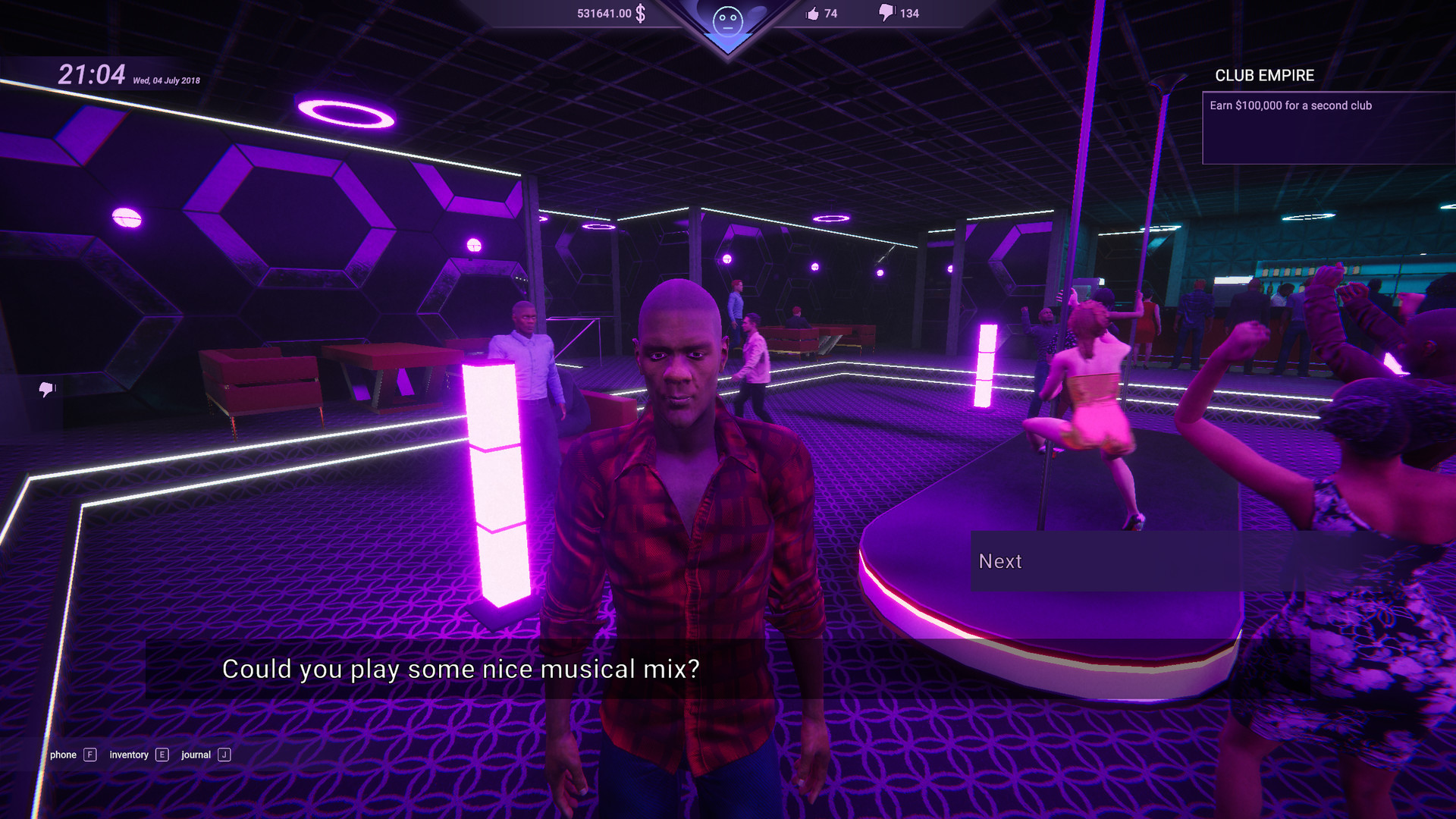The width and height of the screenshot is (1456, 819).
Task: Click the thumbs down dislikes icon
Action: click(886, 13)
